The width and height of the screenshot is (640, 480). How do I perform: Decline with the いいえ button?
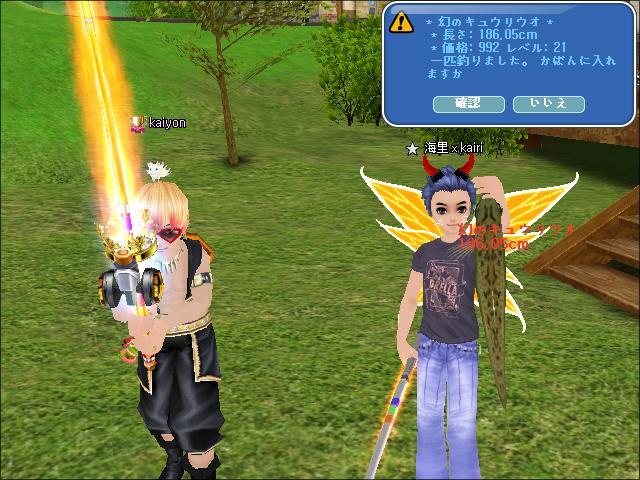pos(548,104)
